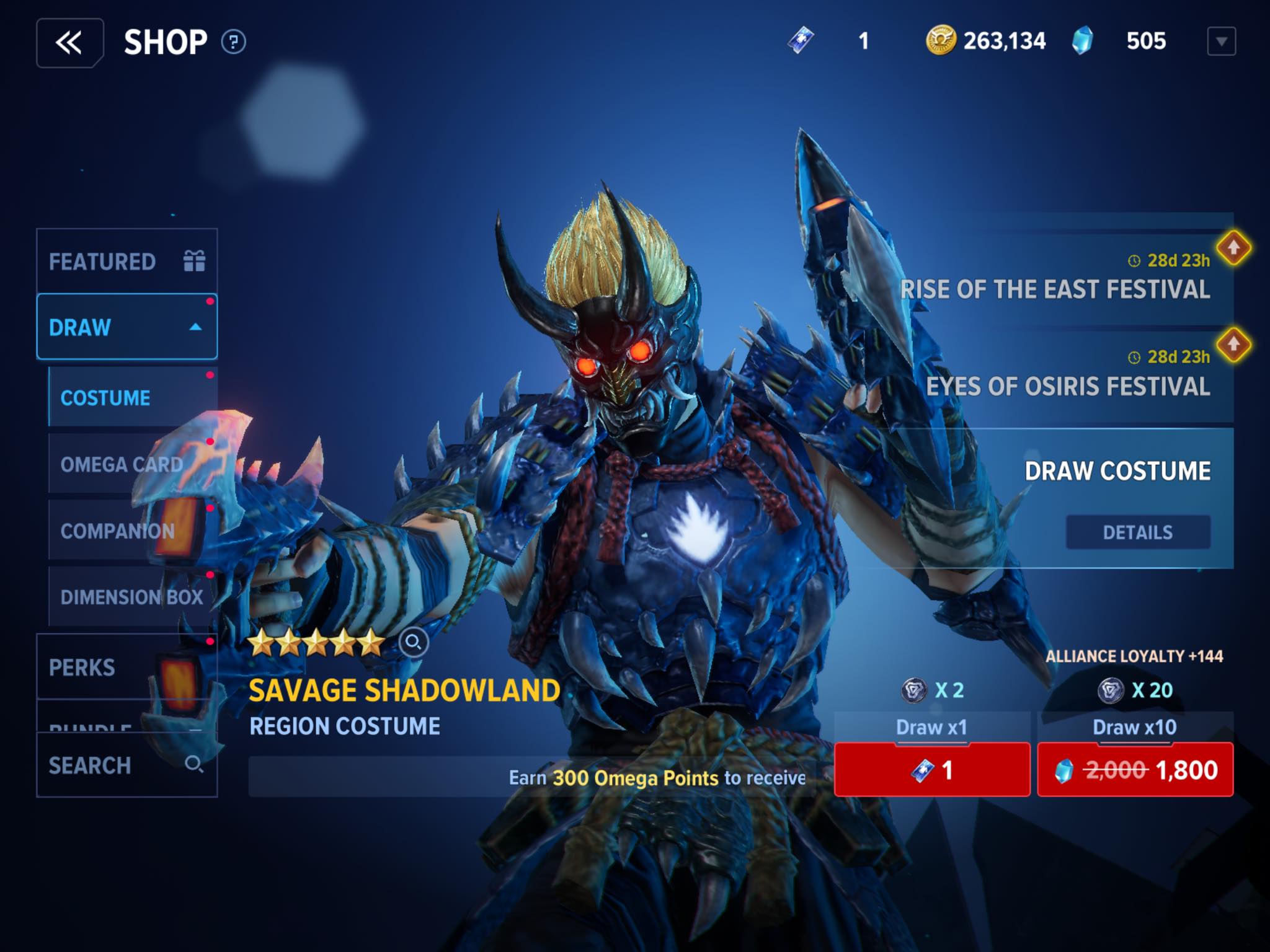This screenshot has height=952, width=1270.
Task: Inspect costume with the magnifier icon
Action: pos(414,642)
